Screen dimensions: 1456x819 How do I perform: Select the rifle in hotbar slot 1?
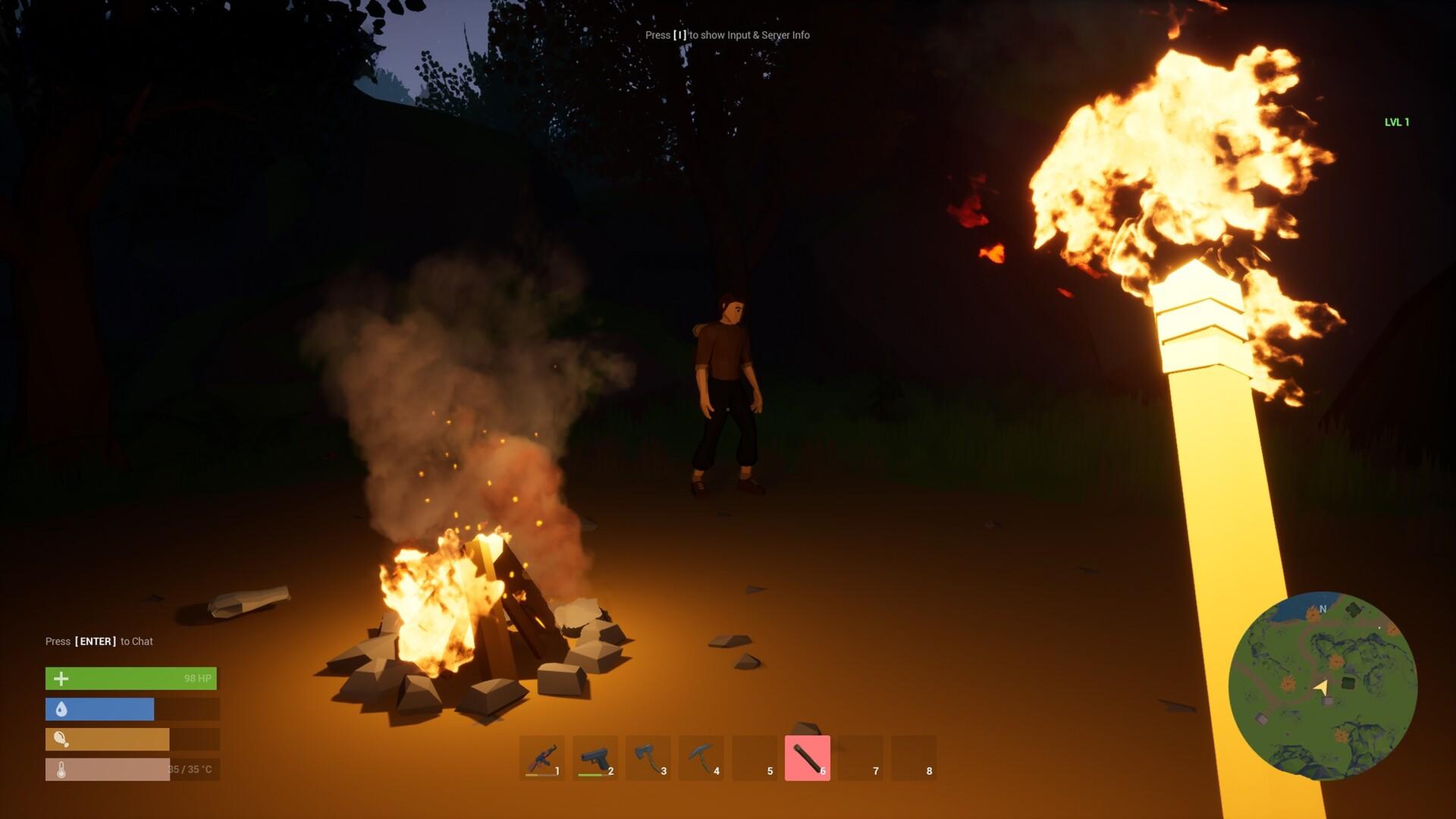[x=543, y=756]
